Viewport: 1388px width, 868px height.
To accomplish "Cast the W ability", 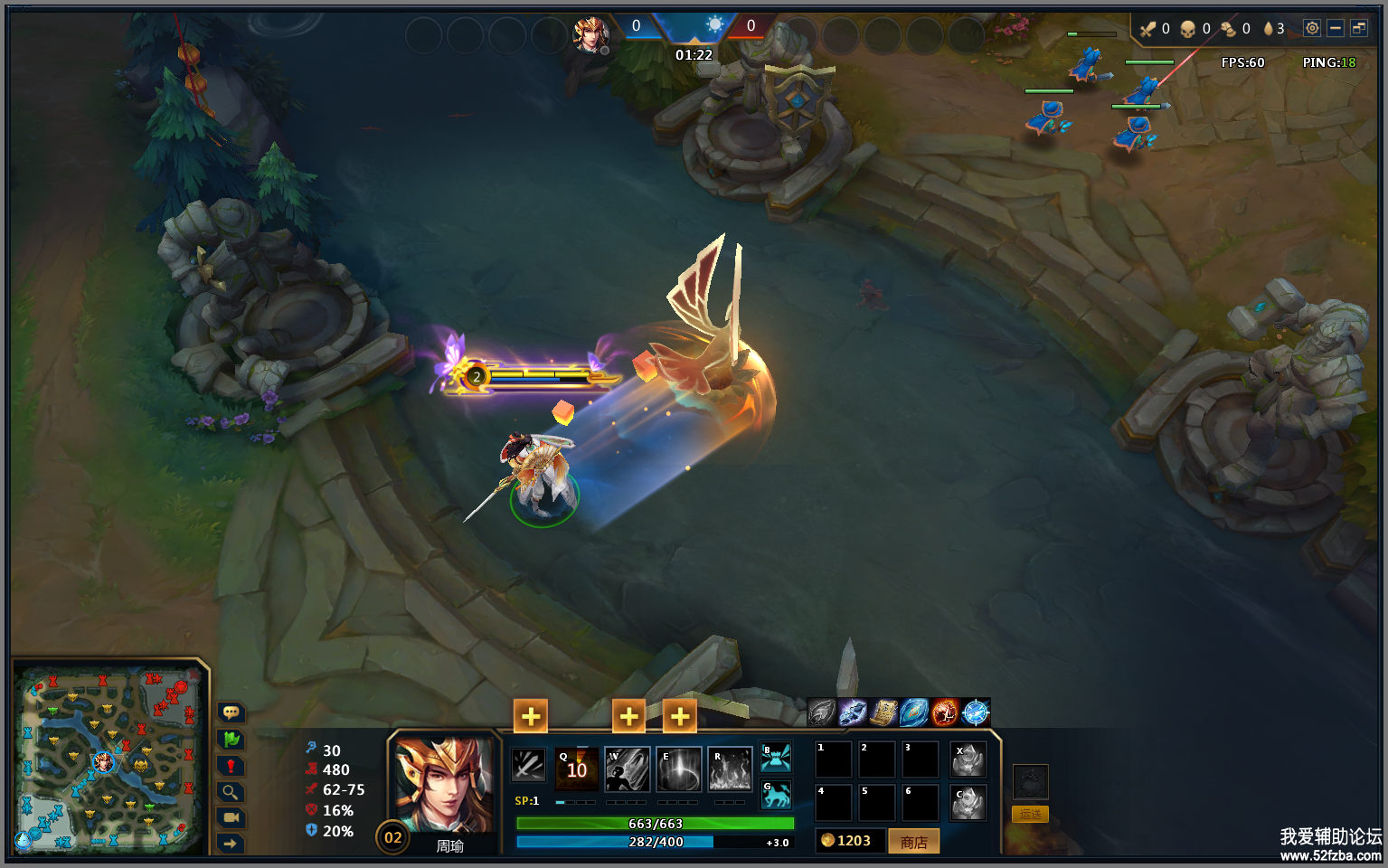I will click(x=628, y=769).
